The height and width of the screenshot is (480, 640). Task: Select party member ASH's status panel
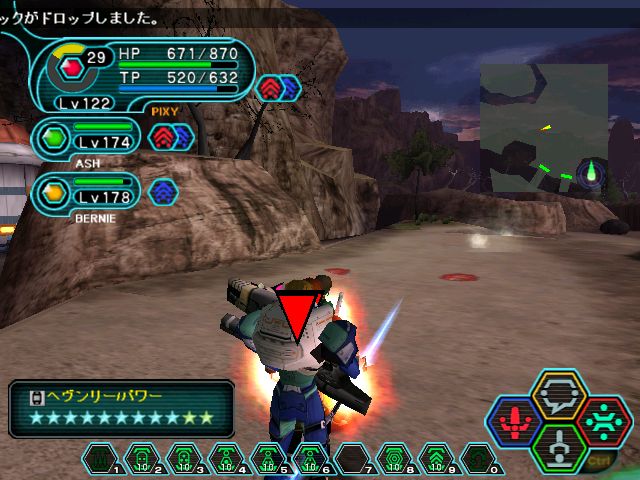(x=87, y=141)
